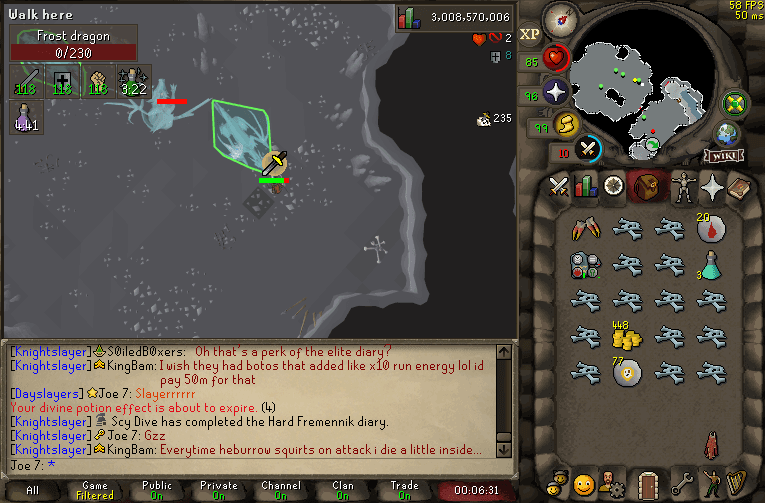
Task: Open the world map globe
Action: coord(727,134)
